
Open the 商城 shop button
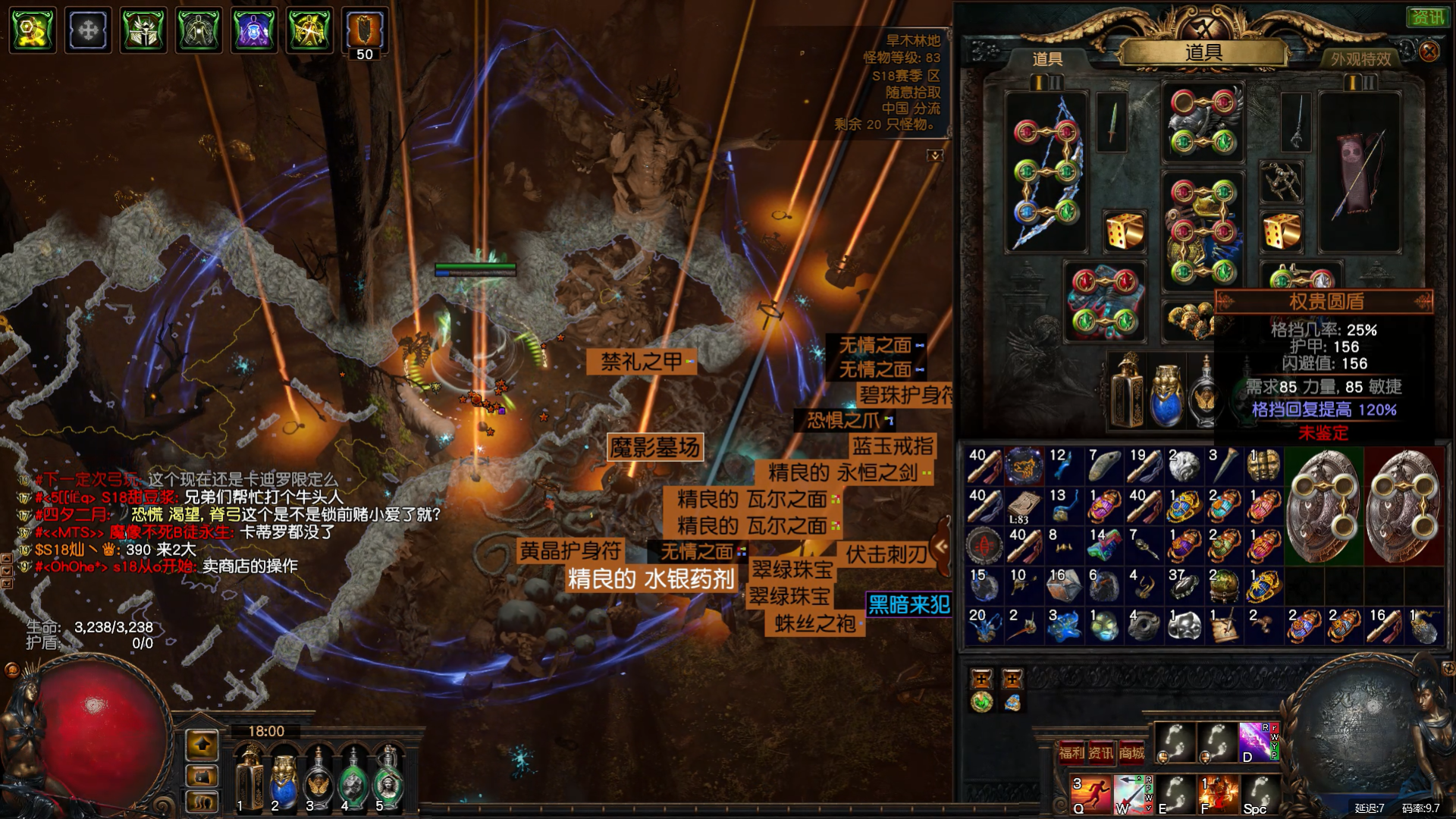(1131, 752)
